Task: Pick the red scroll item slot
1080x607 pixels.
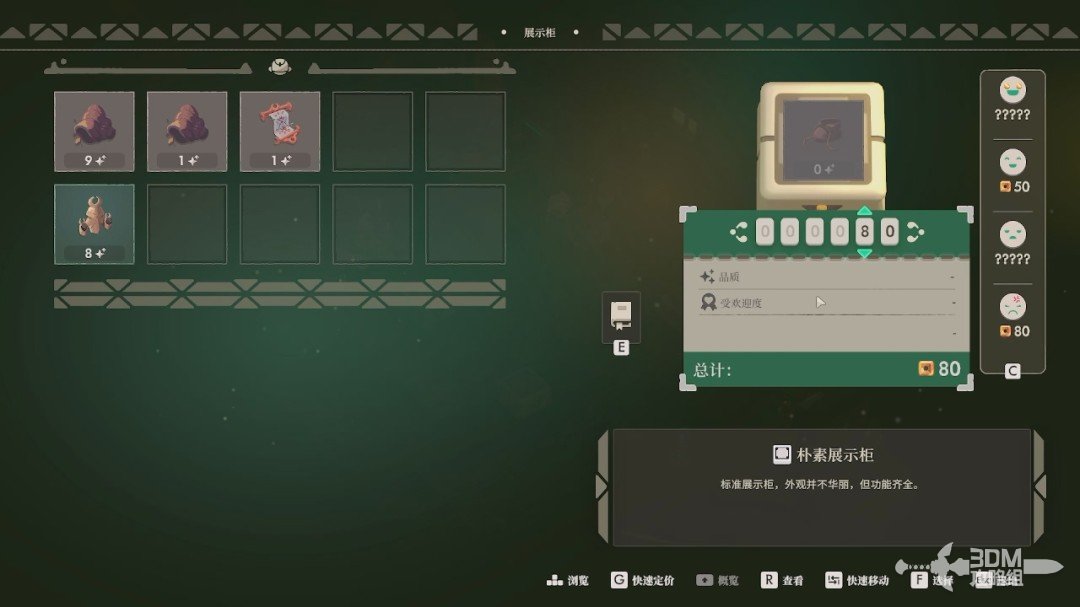Action: 280,131
